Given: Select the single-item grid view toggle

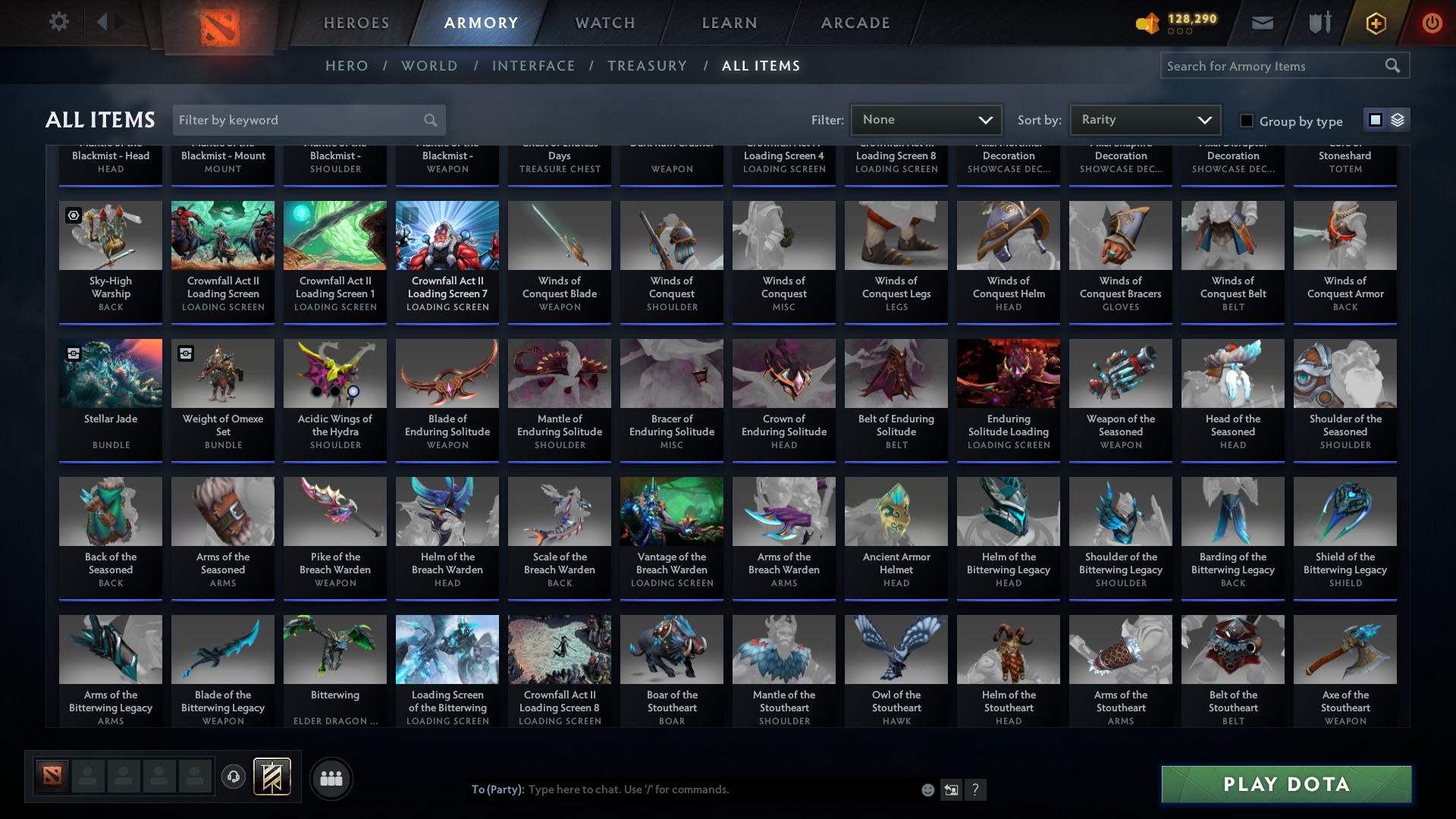Looking at the screenshot, I should pyautogui.click(x=1376, y=119).
